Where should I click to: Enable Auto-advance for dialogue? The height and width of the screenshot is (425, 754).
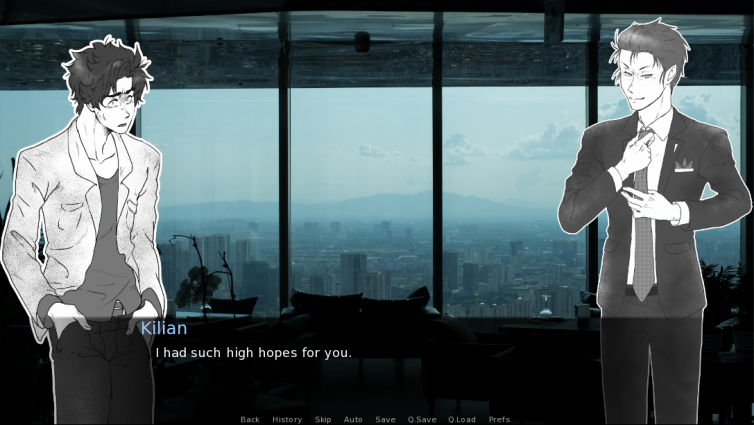[353, 419]
